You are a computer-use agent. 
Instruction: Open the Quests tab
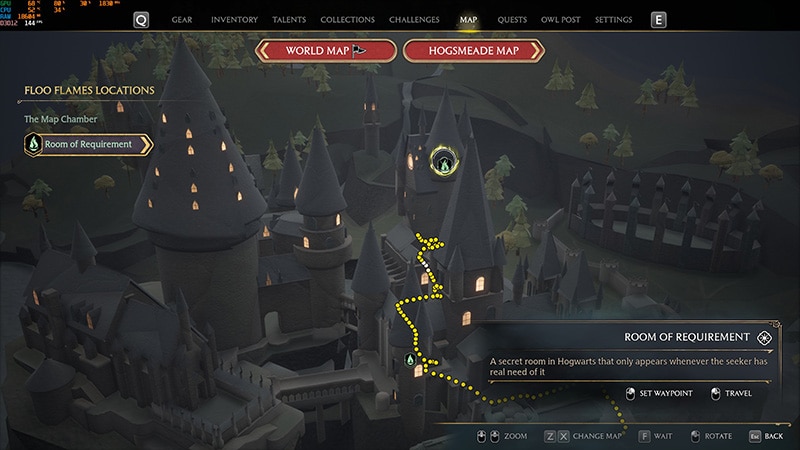[x=512, y=20]
